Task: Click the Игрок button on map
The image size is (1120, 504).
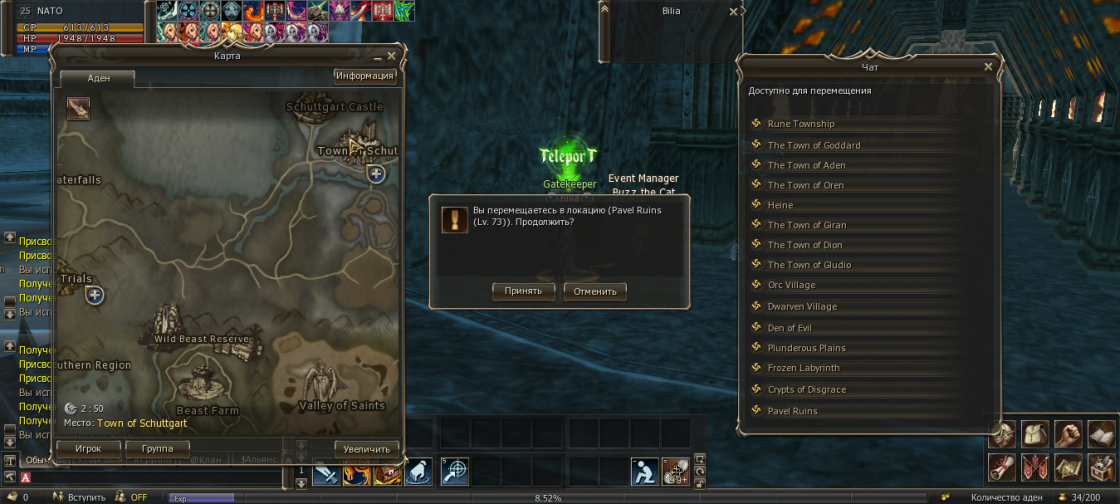Action: [x=88, y=448]
